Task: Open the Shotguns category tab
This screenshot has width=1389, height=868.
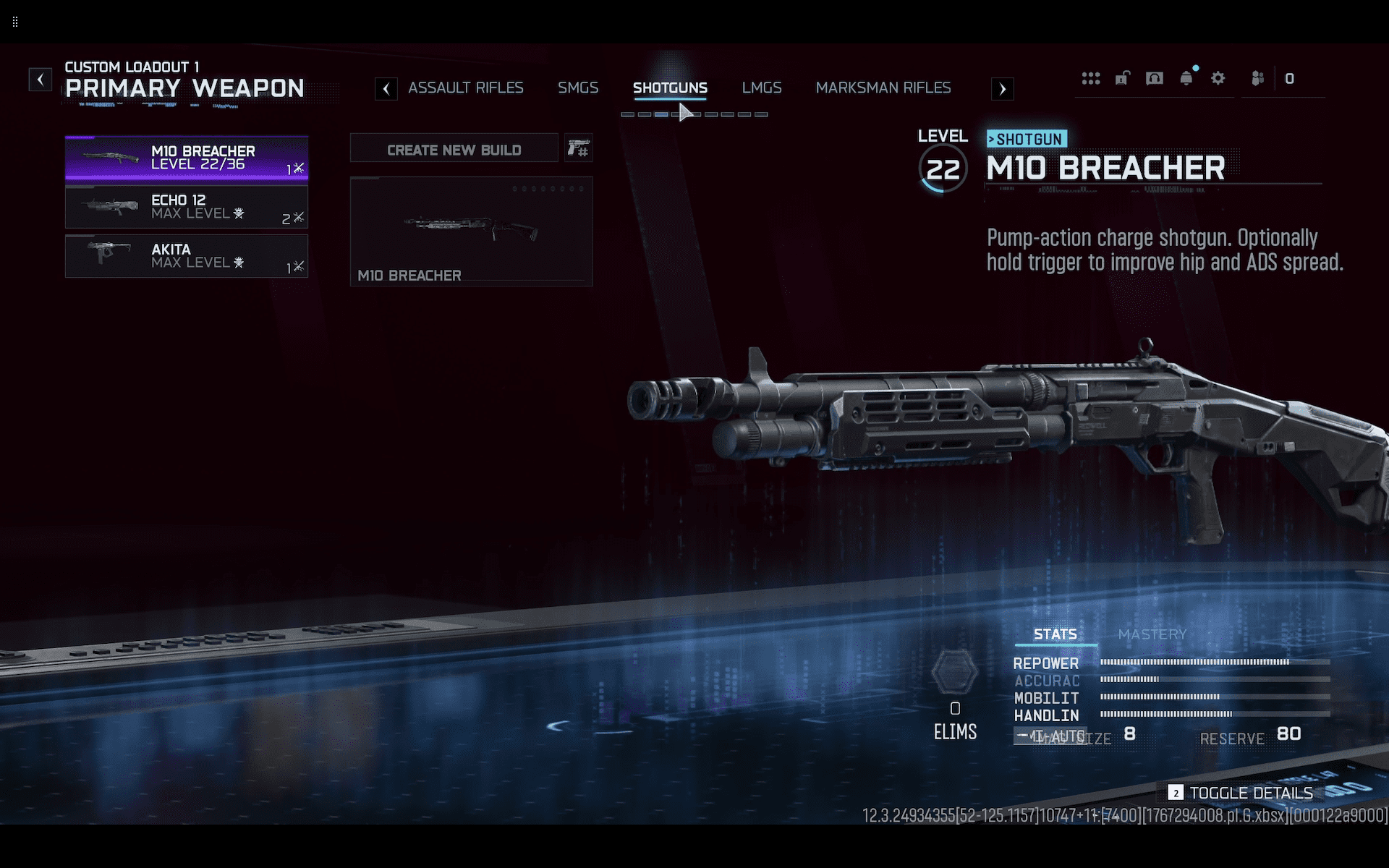Action: pos(670,88)
